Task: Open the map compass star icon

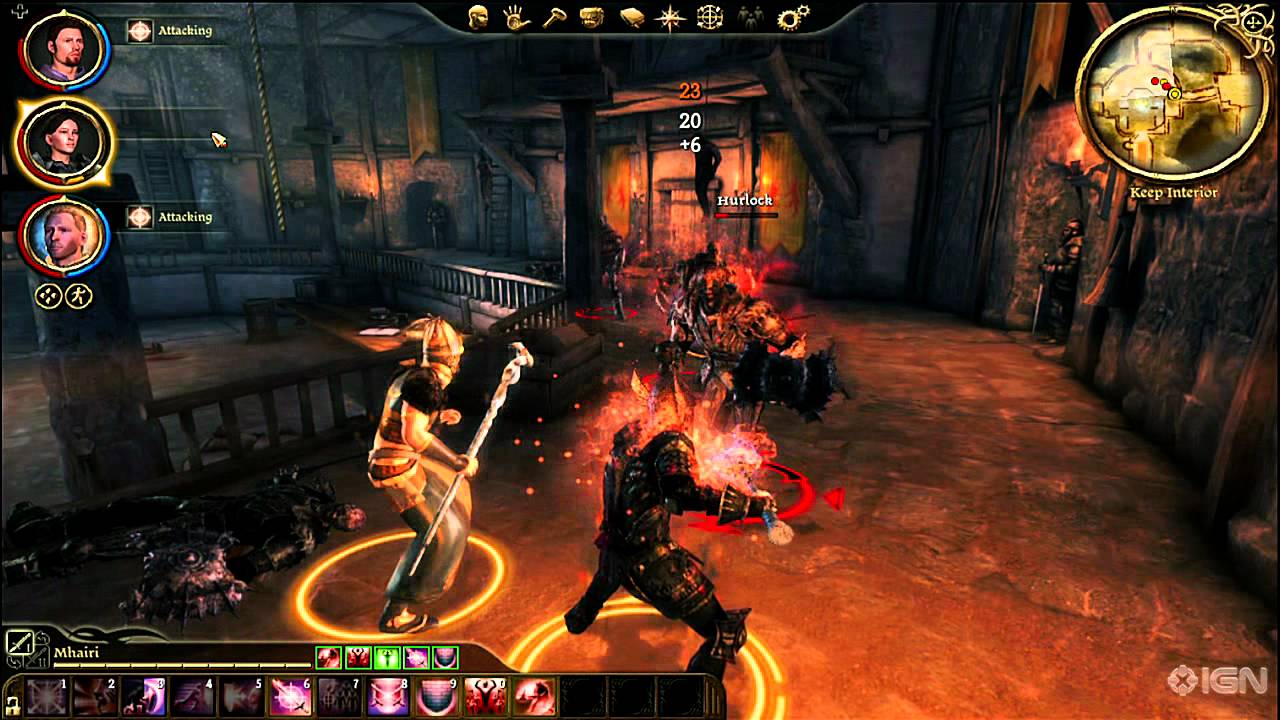Action: coord(670,17)
